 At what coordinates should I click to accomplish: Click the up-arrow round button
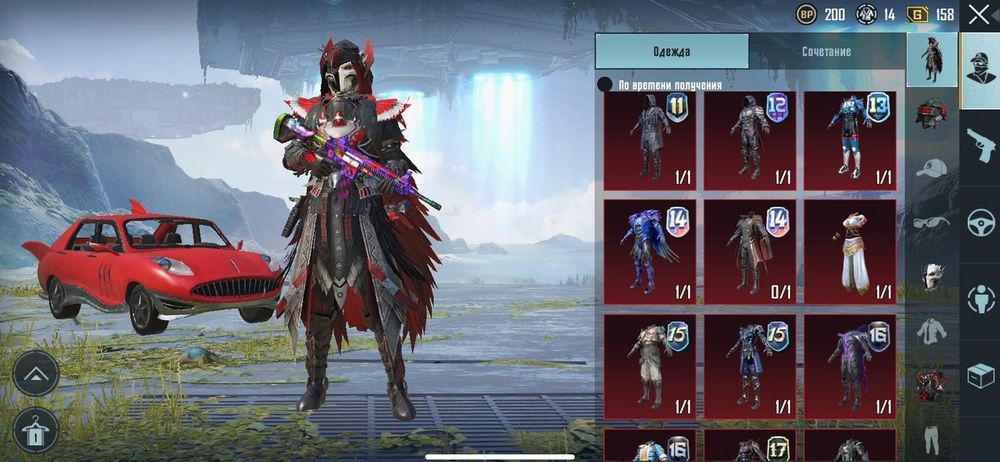(36, 373)
